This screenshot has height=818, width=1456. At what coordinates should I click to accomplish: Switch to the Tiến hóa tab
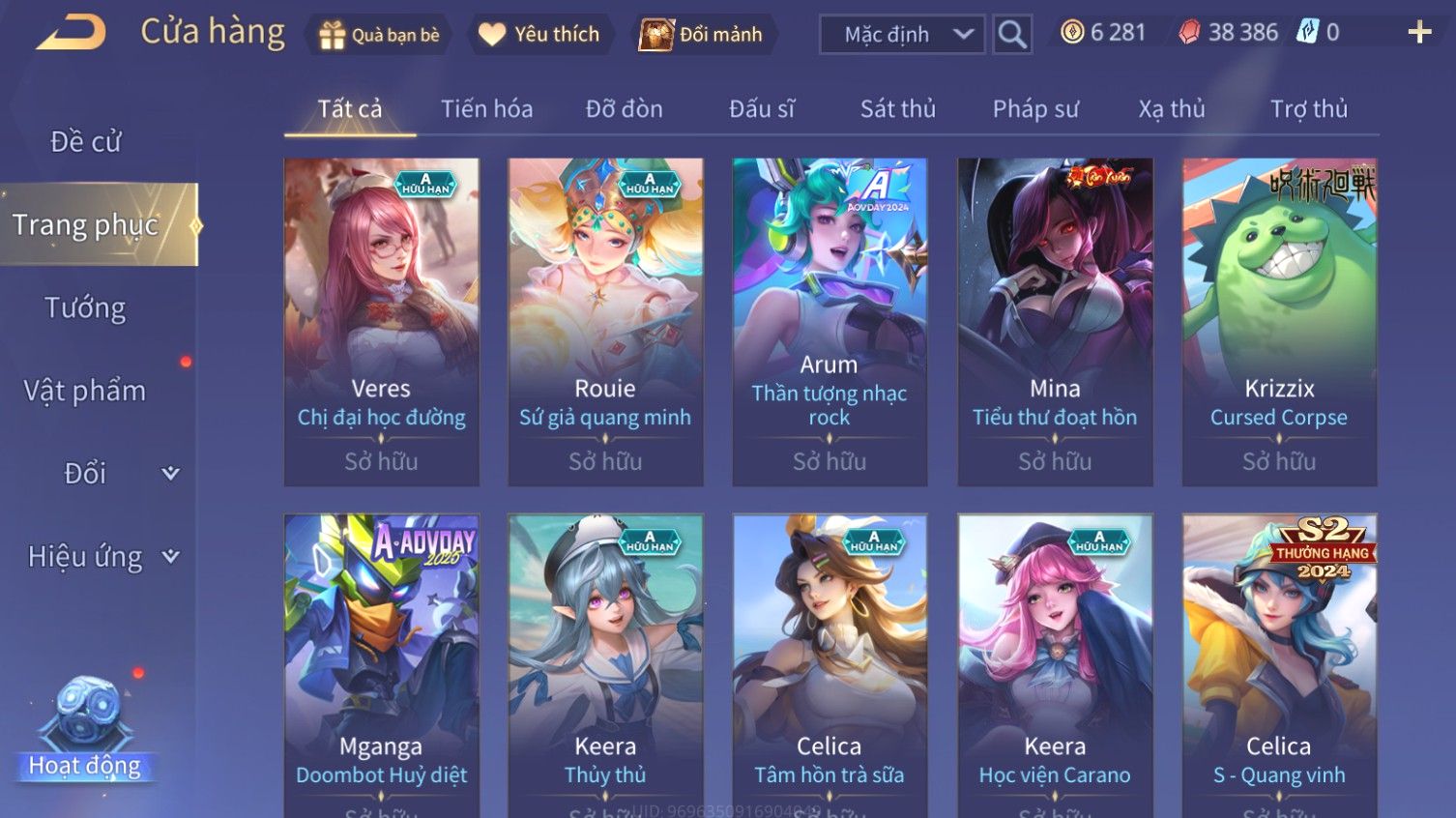point(486,109)
